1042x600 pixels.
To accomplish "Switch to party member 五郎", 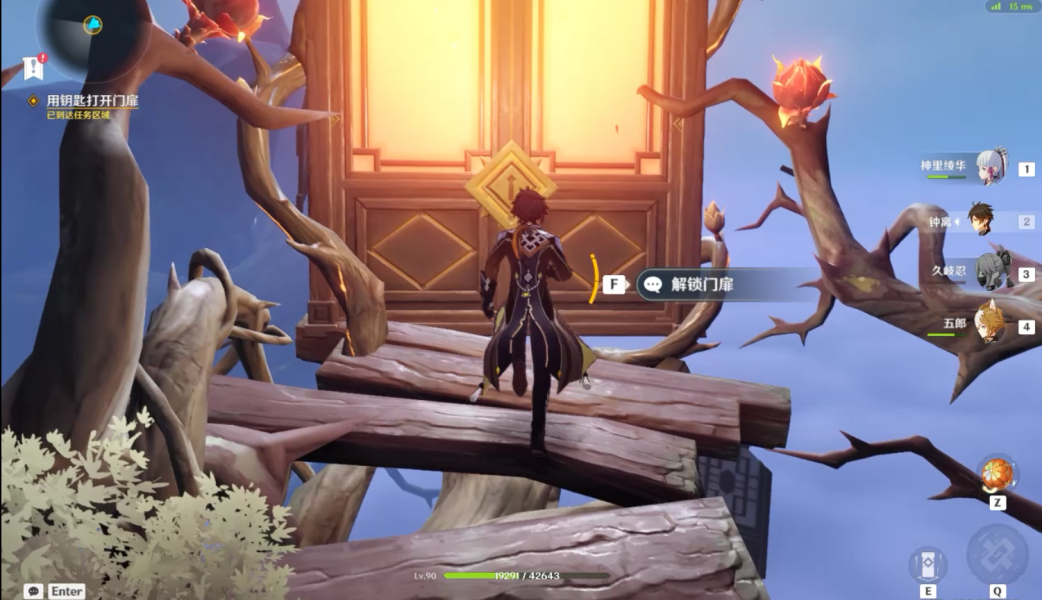I will click(989, 323).
